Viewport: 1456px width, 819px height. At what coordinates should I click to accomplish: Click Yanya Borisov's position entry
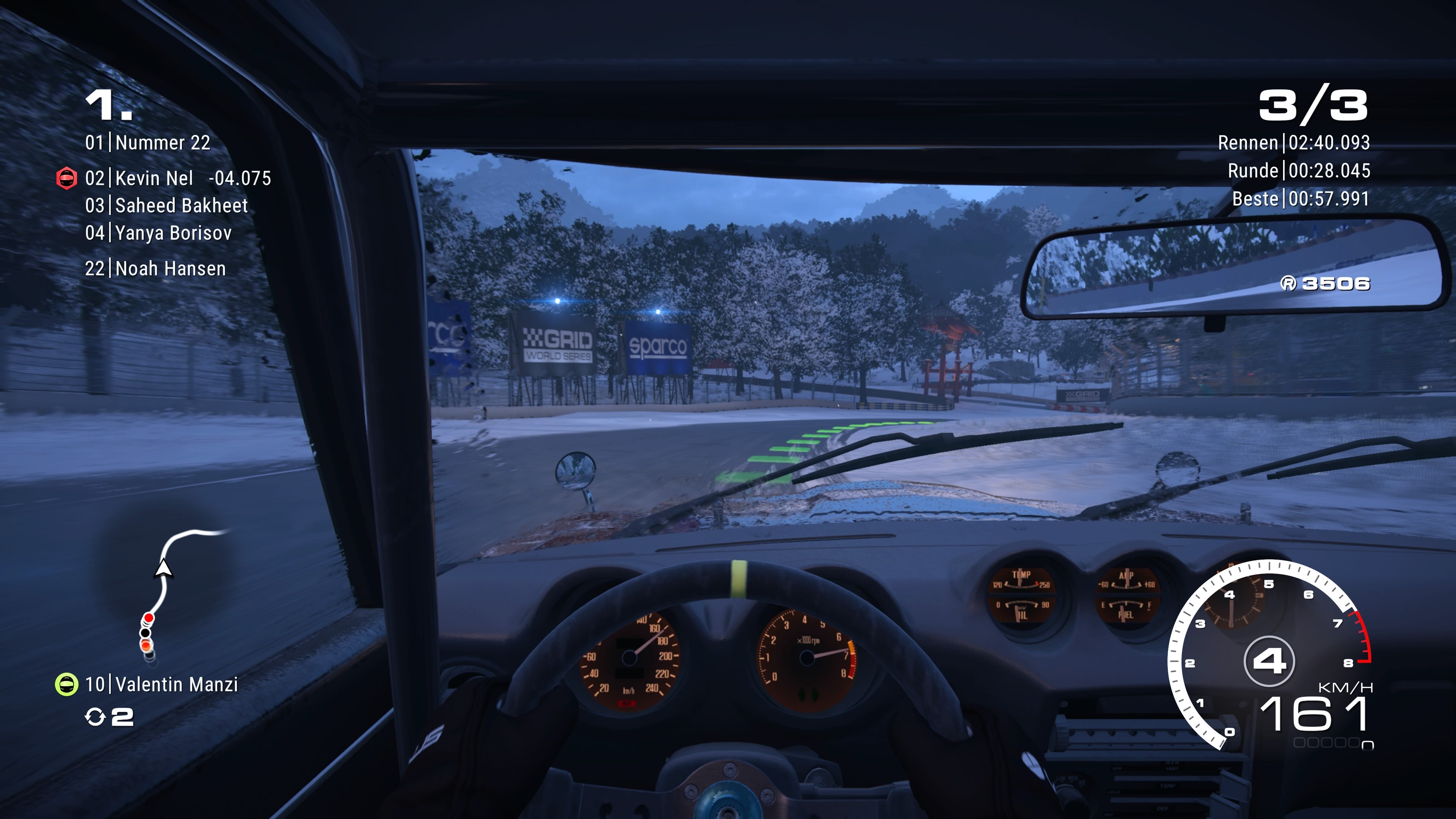[158, 233]
